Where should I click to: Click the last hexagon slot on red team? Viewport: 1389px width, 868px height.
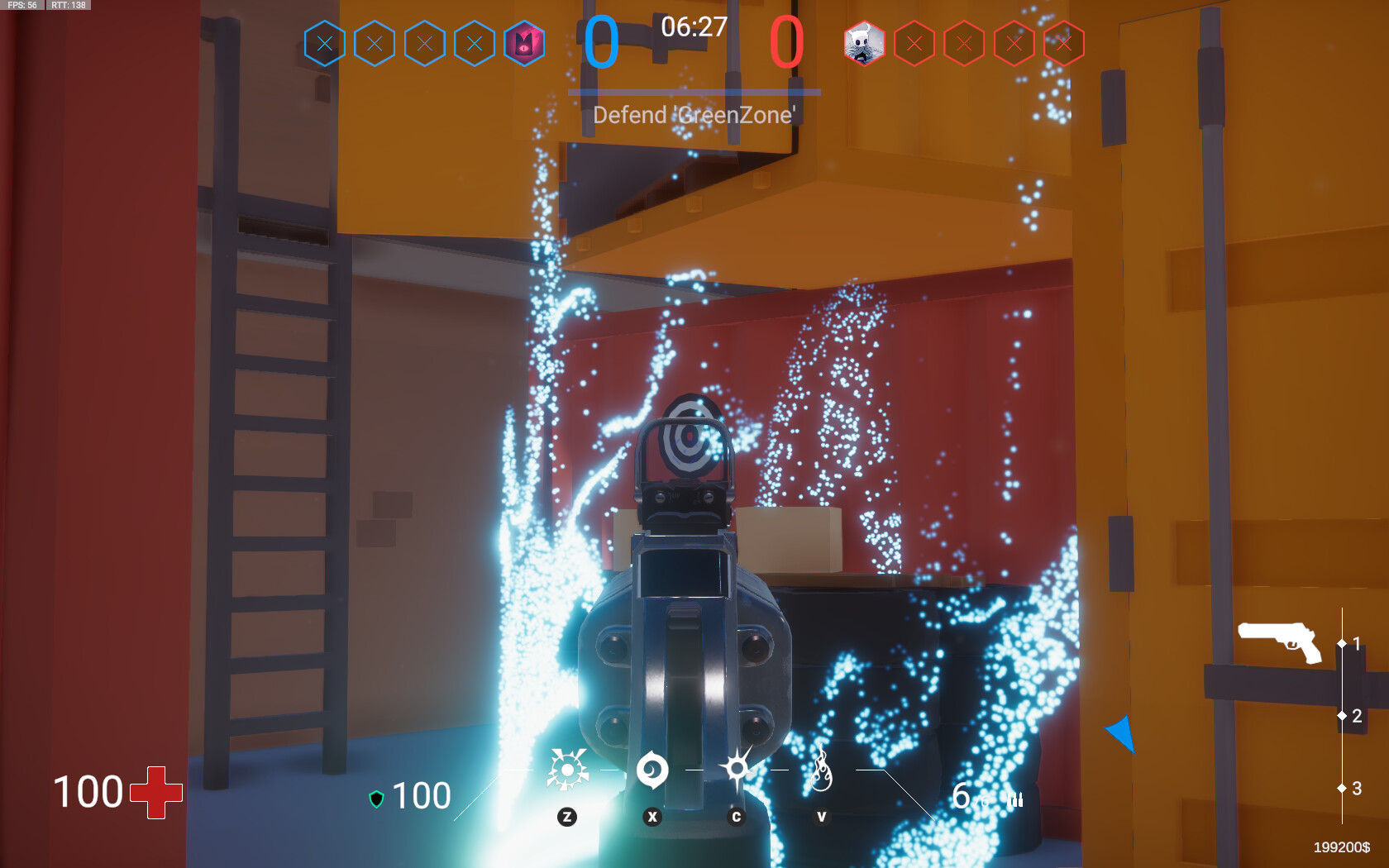tap(1063, 43)
